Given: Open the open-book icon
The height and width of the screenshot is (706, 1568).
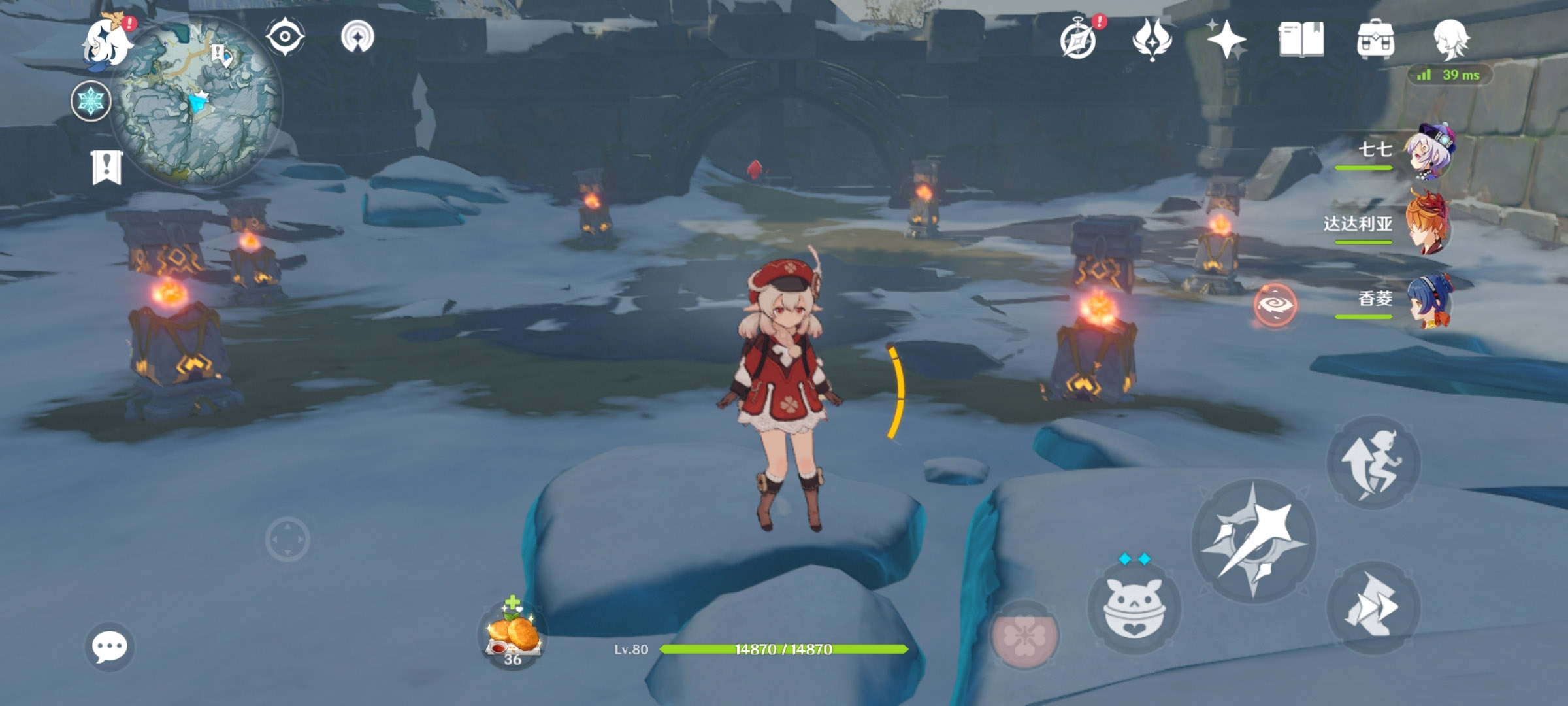Looking at the screenshot, I should coord(1301,39).
